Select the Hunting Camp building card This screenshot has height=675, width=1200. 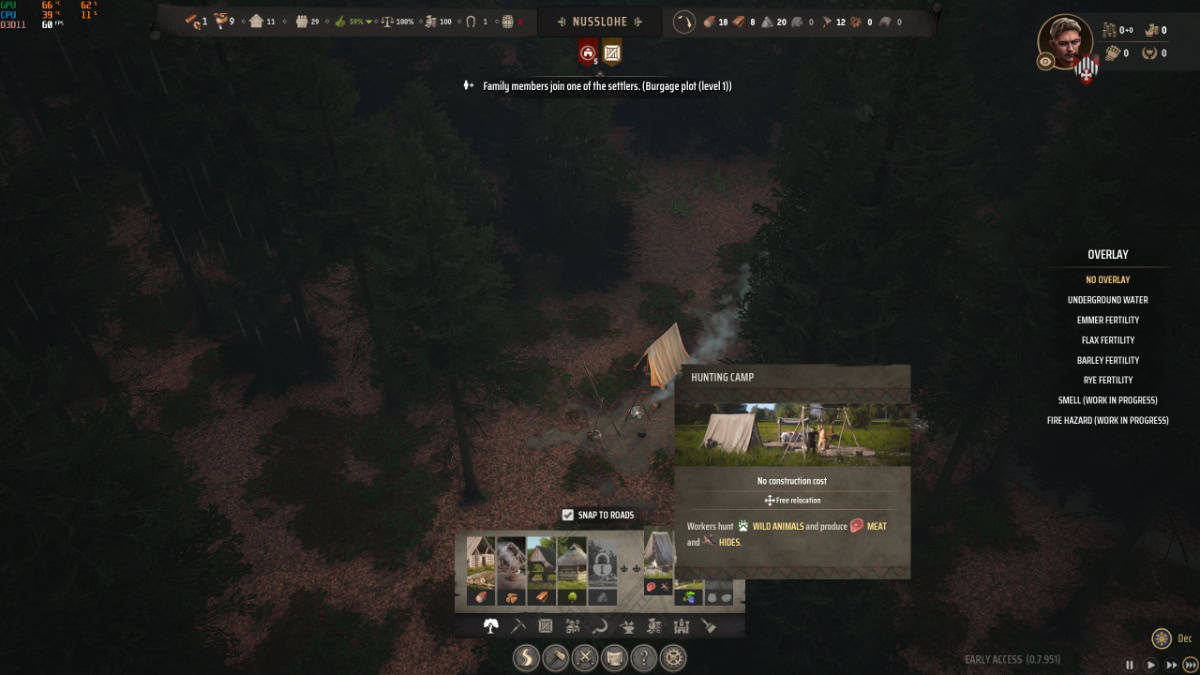click(658, 565)
